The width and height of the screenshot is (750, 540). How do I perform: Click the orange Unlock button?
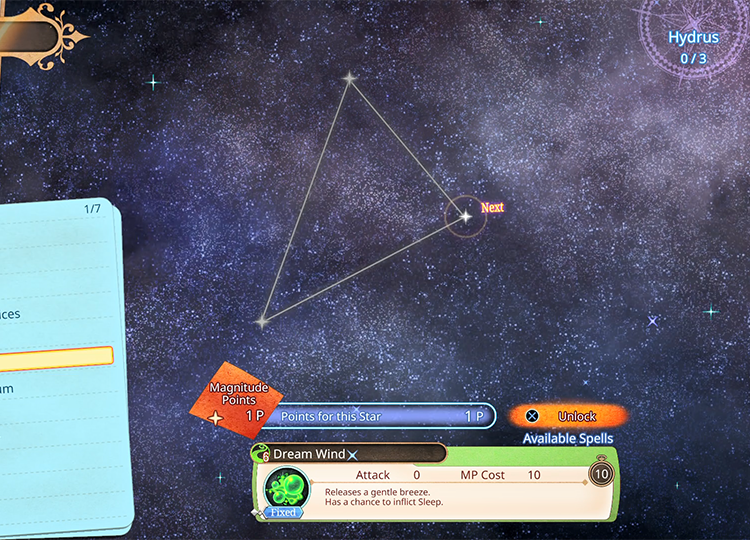coord(568,416)
